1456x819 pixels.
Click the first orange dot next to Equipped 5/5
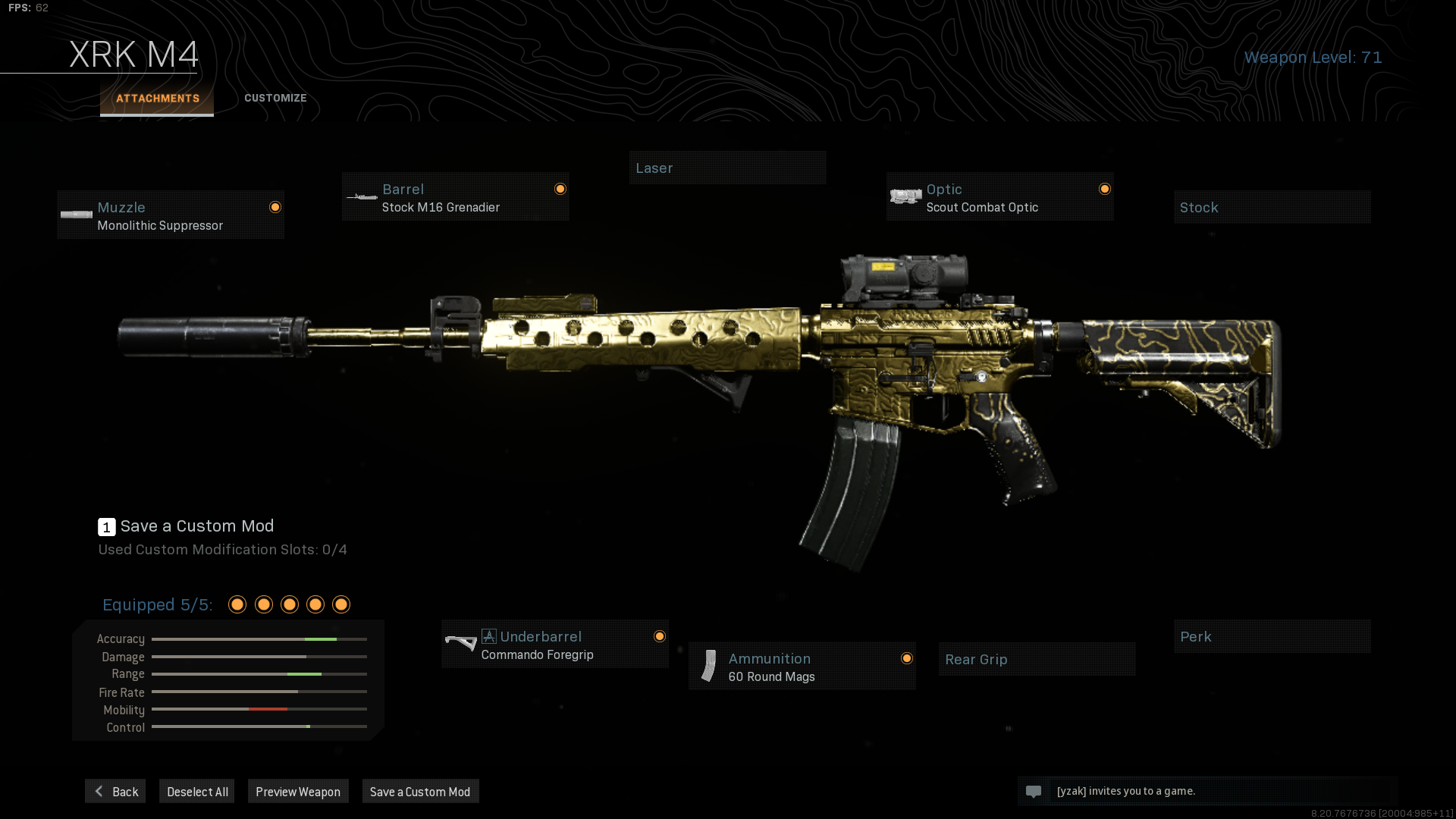(x=237, y=604)
